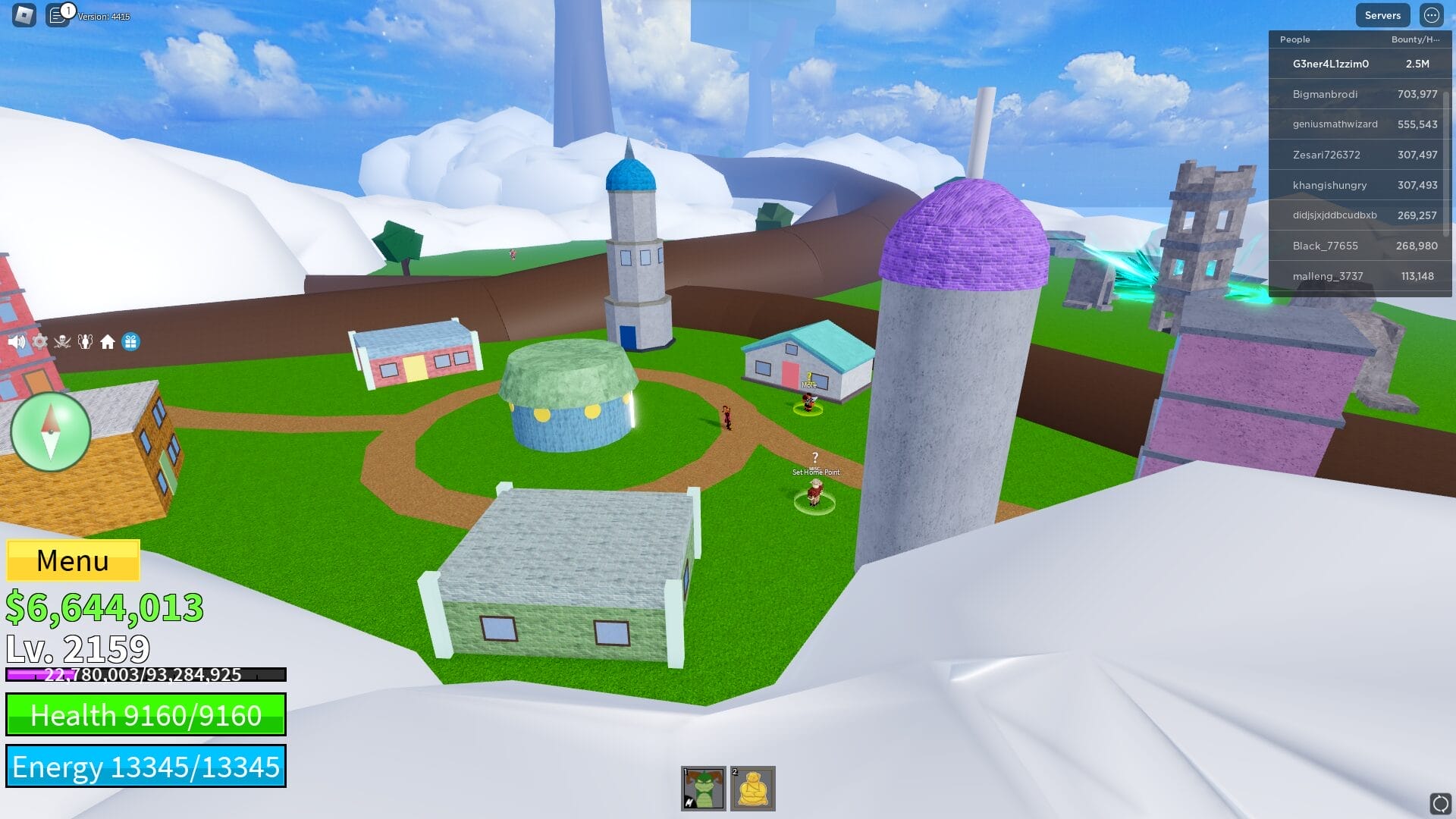Select player G3ner4L1zzim0 on the leaderboard

click(1331, 64)
